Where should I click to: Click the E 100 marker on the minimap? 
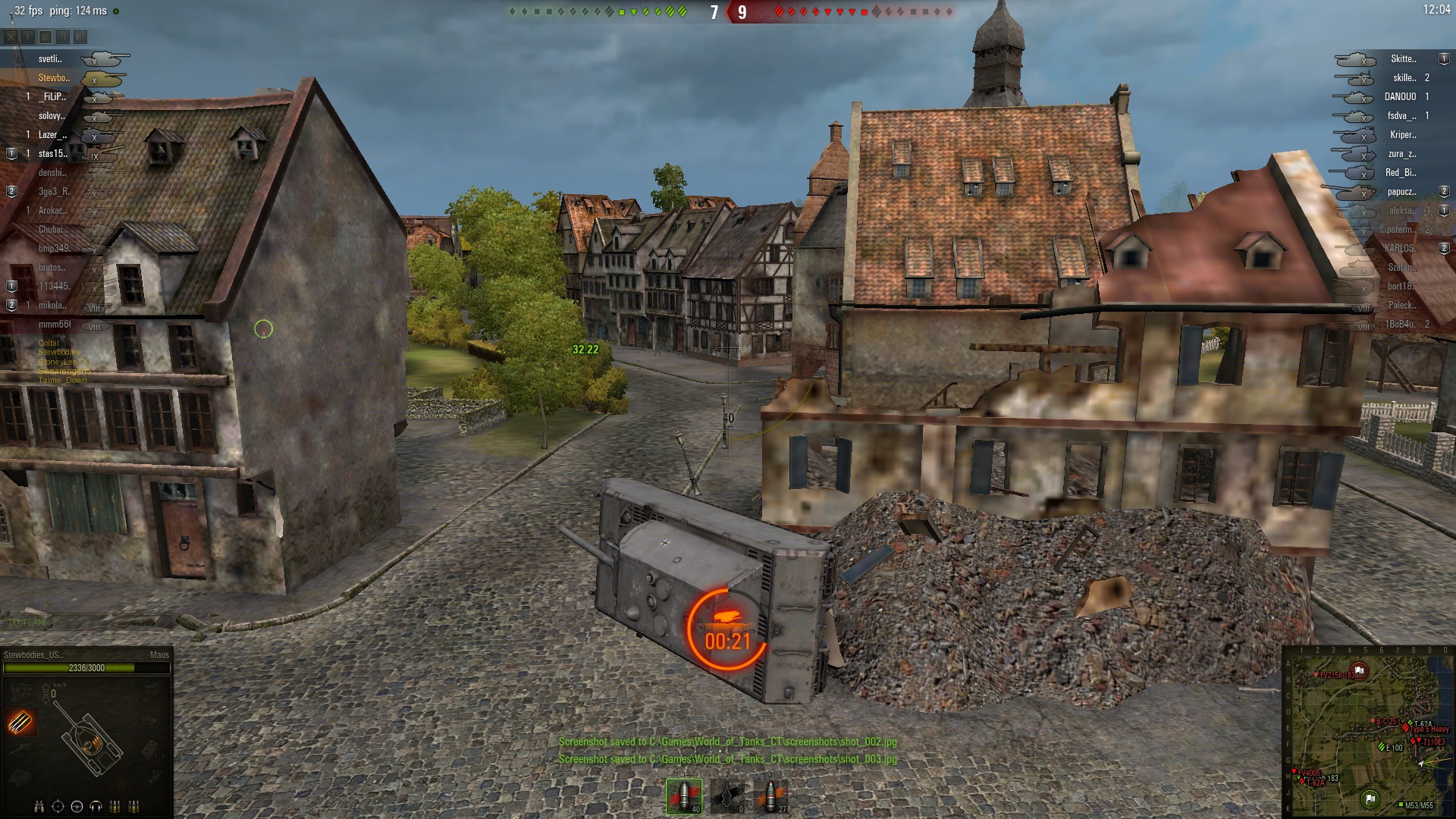[1382, 747]
